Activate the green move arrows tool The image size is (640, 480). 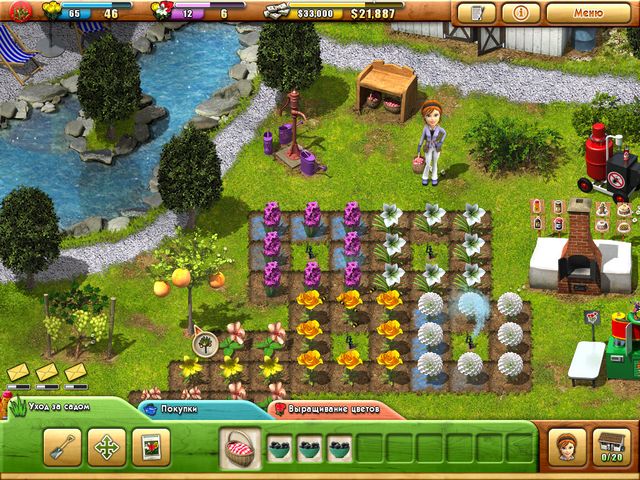point(107,447)
